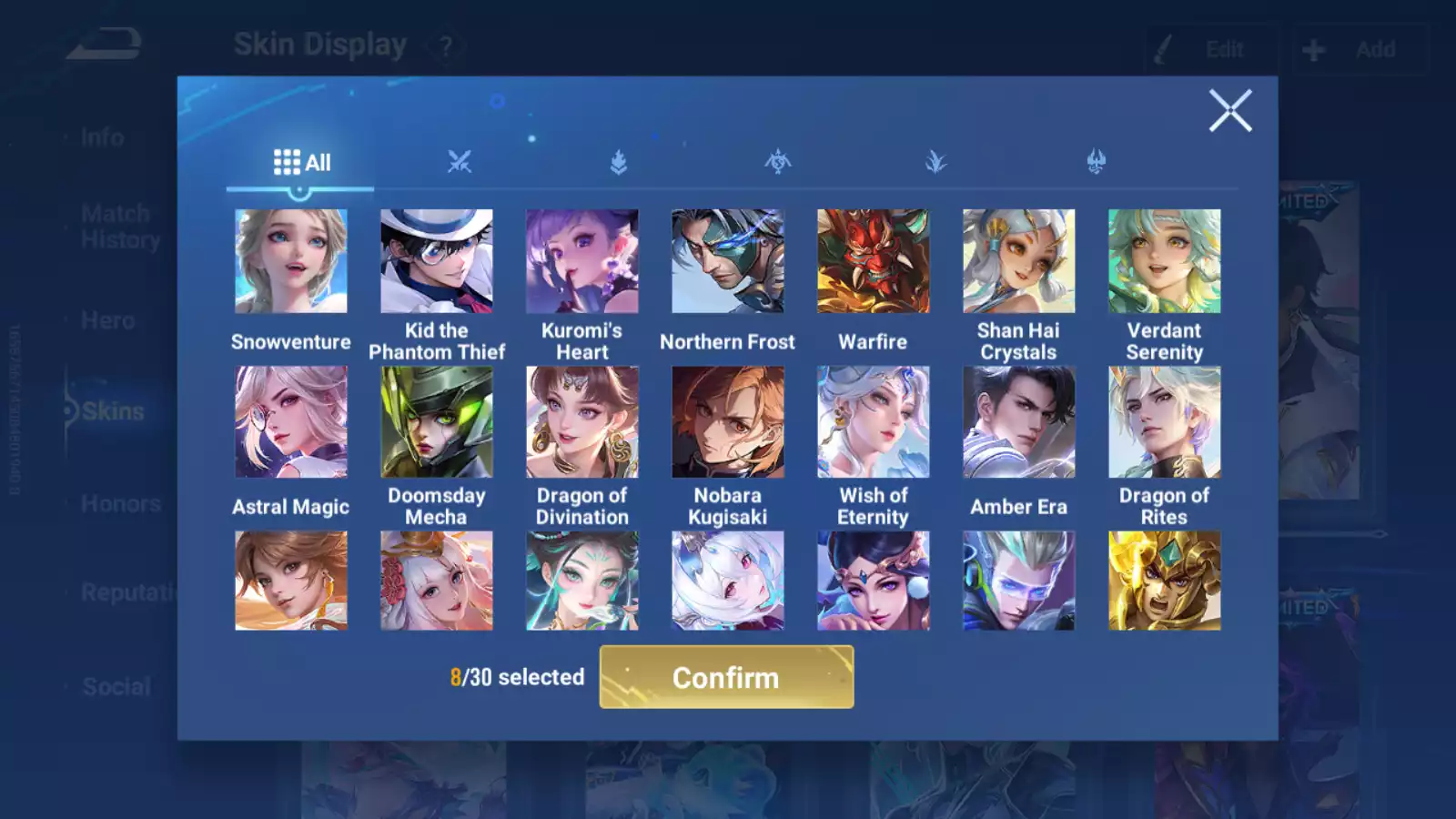Choose the Doomsday Mecha skin
This screenshot has width=1456, height=819.
point(437,422)
